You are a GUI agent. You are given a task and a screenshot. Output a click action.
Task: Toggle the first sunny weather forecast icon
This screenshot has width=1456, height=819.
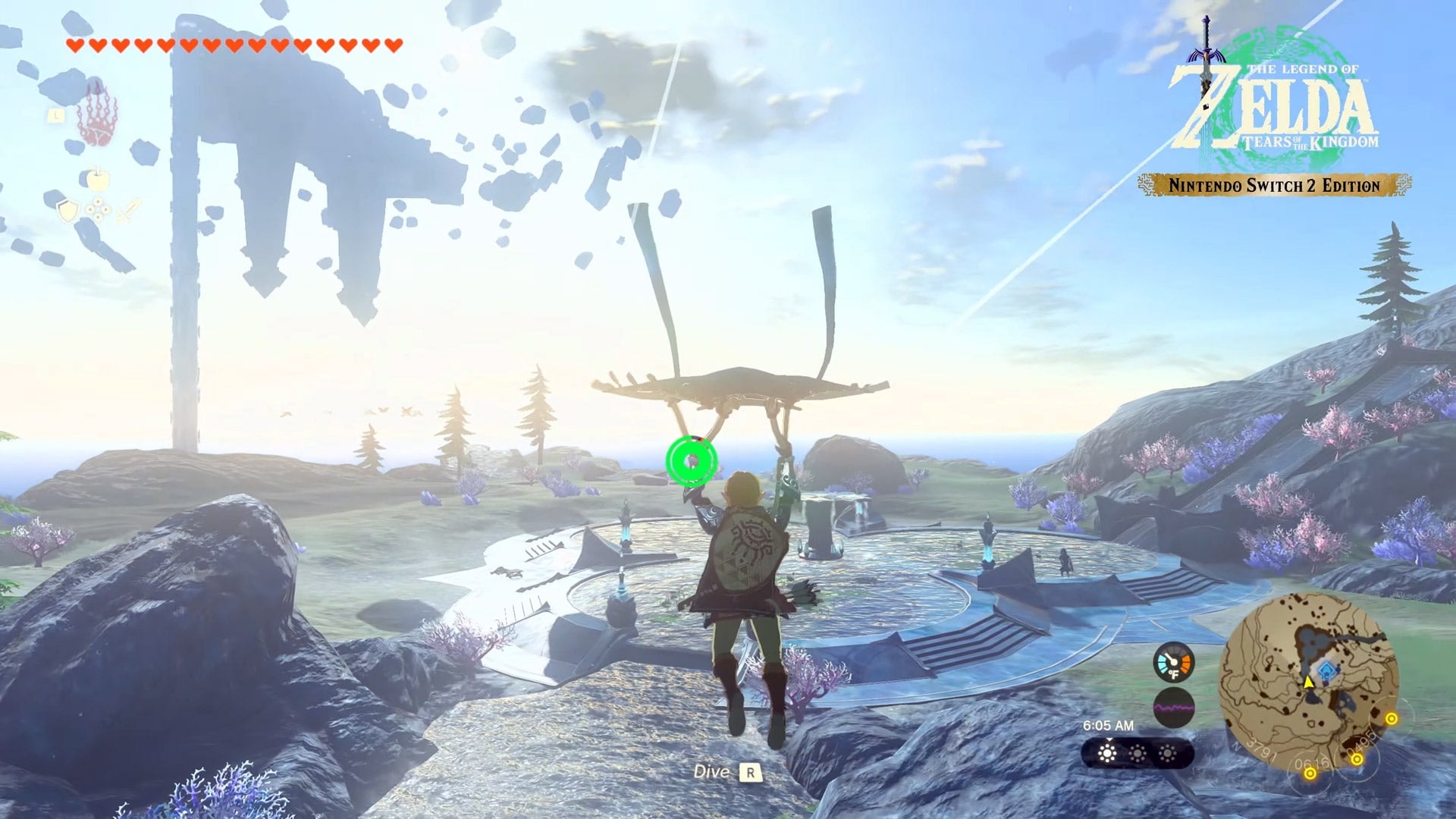[1107, 752]
